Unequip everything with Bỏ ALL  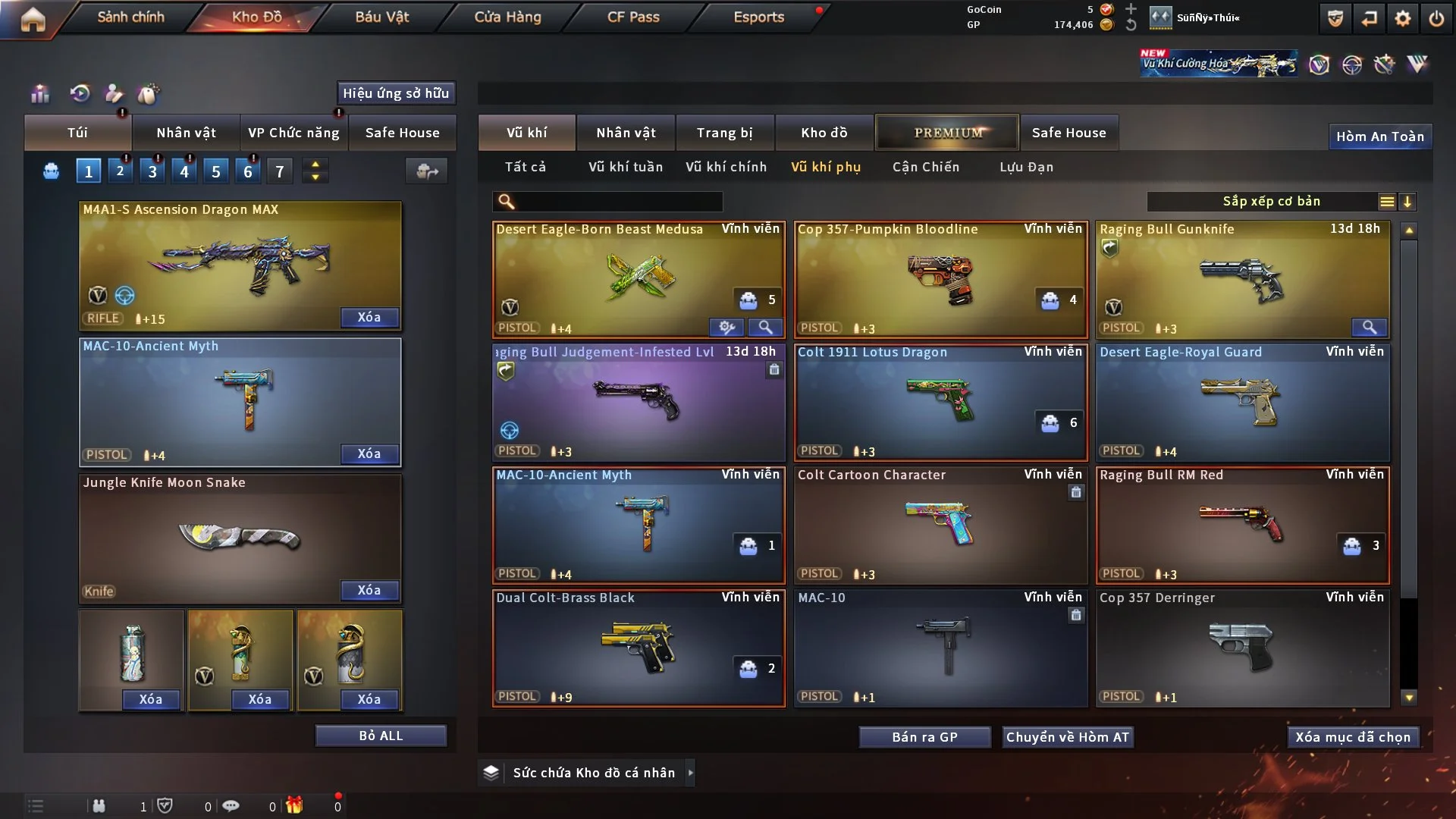[x=381, y=736]
